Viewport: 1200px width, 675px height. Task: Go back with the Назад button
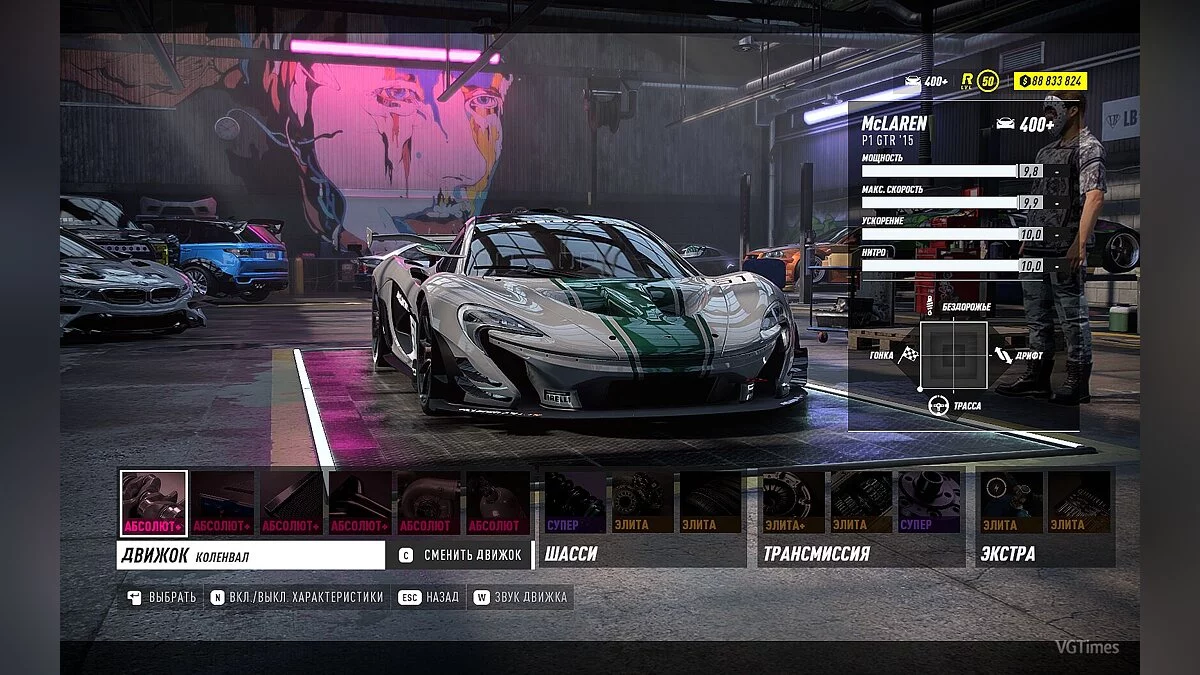click(x=430, y=597)
